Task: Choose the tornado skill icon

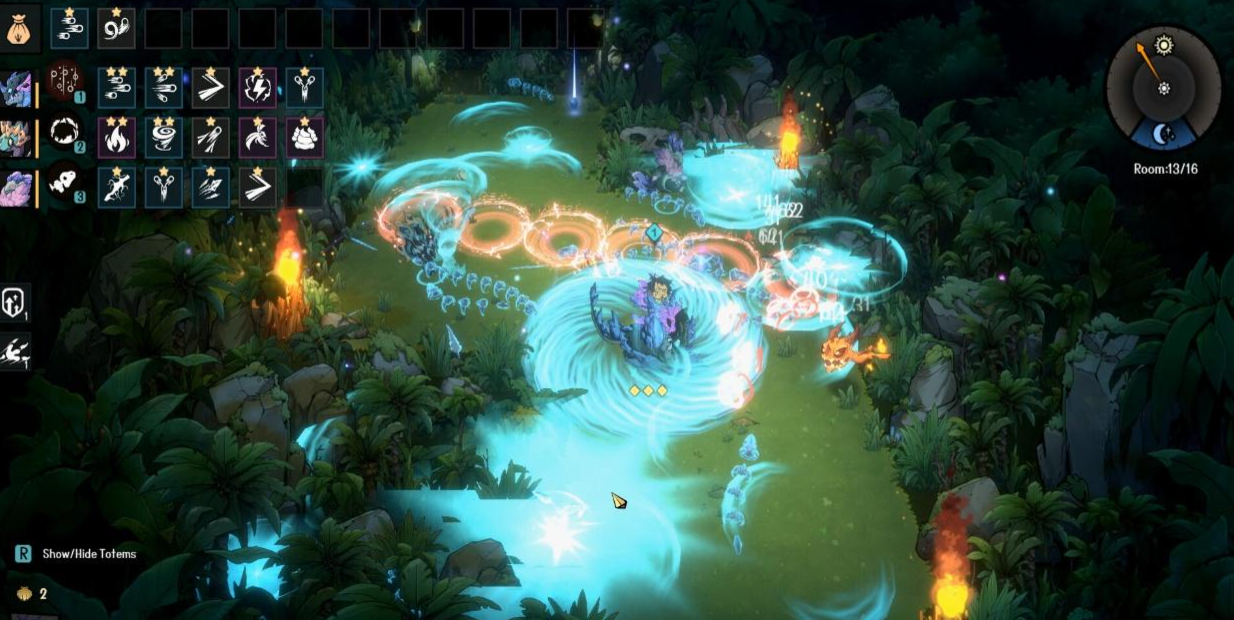Action: pos(163,138)
